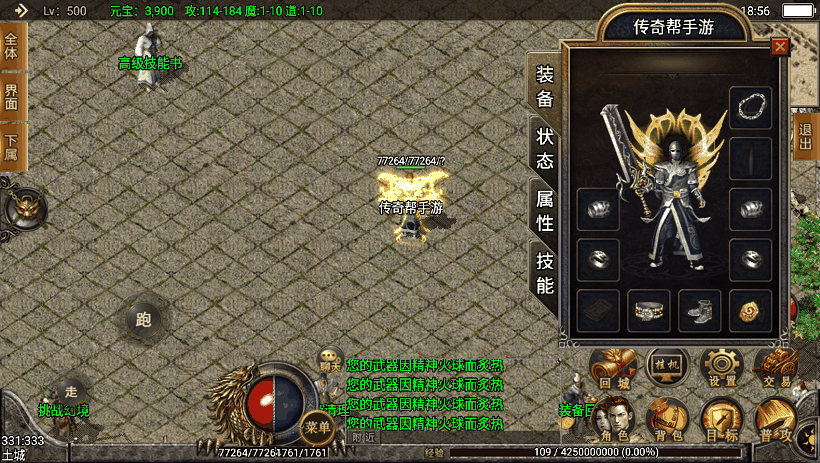Open the 属性 (Attributes) tab
Viewport: 820px width, 463px height.
click(545, 210)
